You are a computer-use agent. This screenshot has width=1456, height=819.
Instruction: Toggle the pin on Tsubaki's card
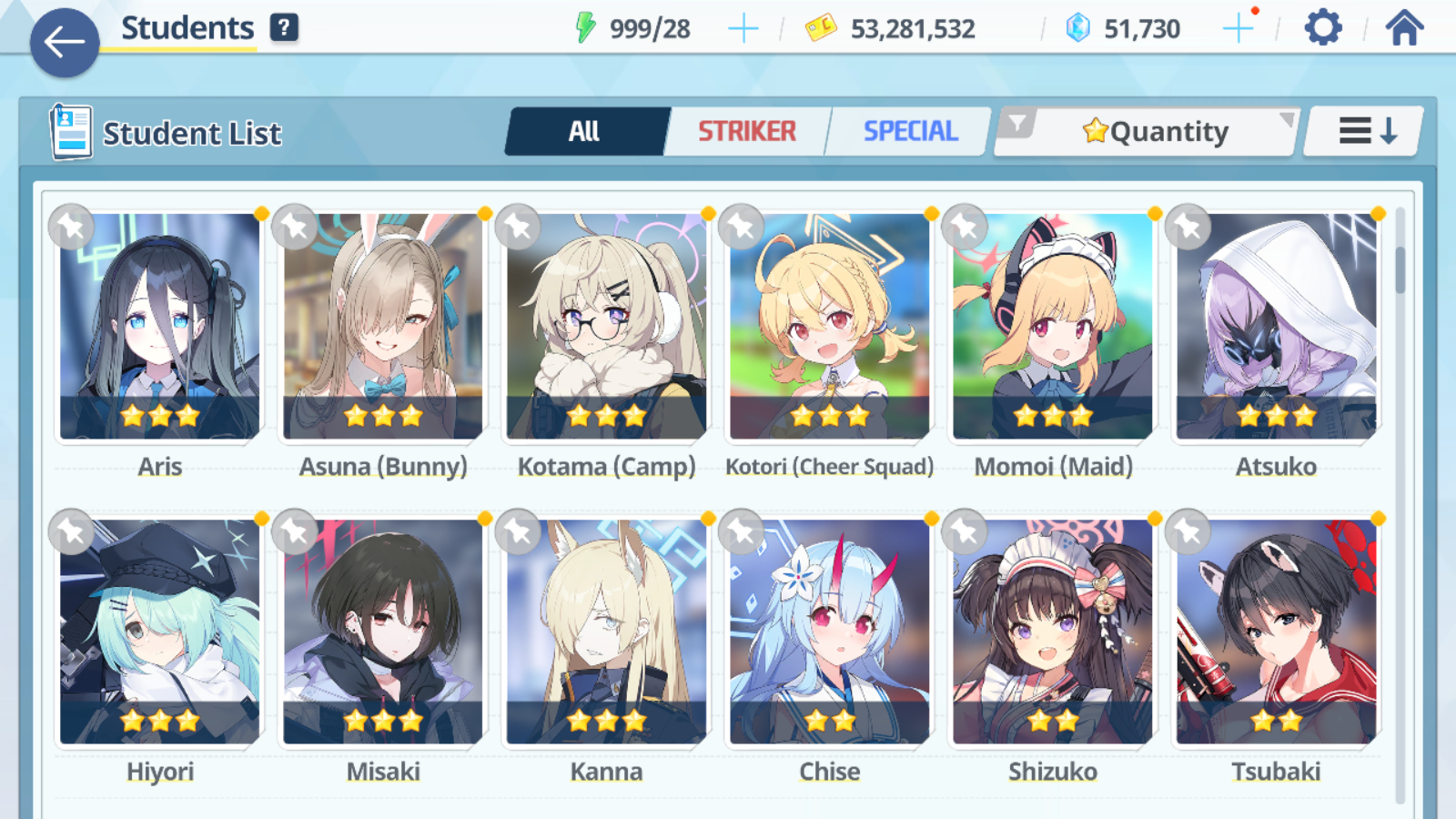pos(1188,532)
